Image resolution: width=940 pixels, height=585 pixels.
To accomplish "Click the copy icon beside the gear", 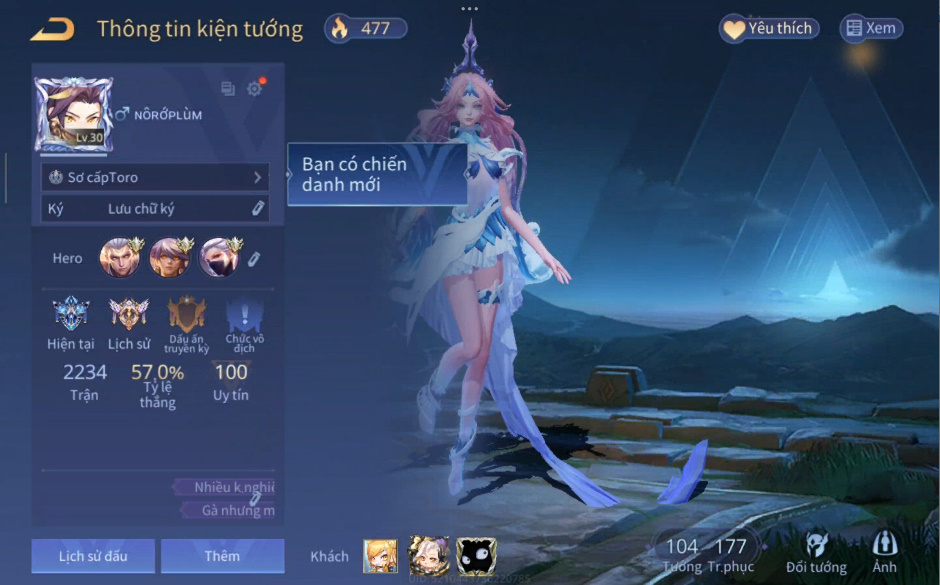I will [228, 89].
